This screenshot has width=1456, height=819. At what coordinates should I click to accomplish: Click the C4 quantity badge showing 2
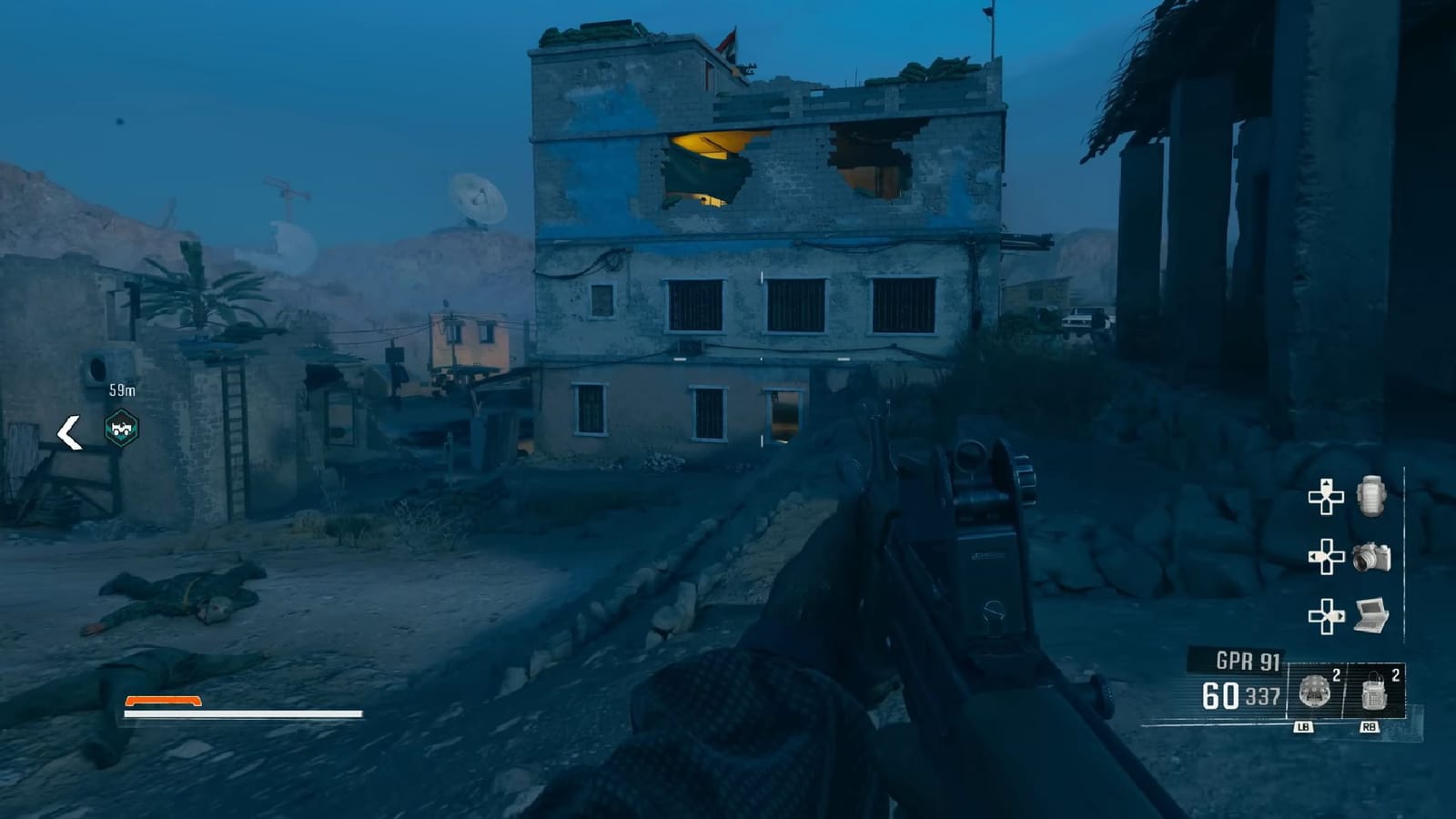(1395, 673)
